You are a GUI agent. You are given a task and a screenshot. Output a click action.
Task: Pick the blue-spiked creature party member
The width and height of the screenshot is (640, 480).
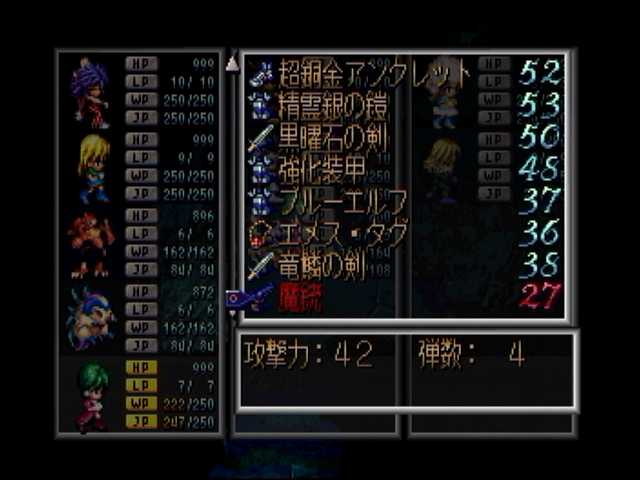(90, 318)
